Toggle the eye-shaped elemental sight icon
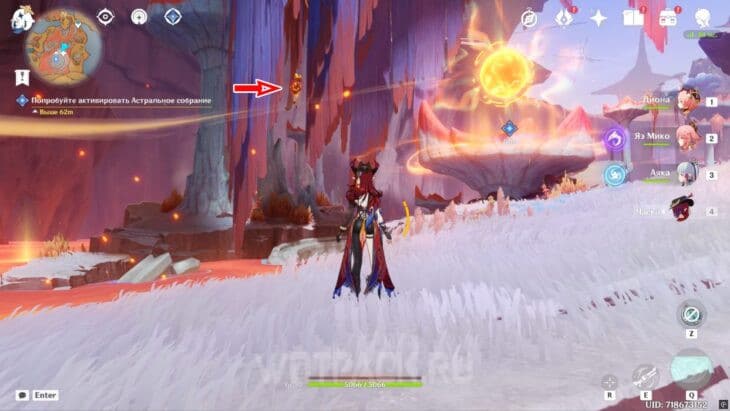This screenshot has height=411, width=730. pos(106,16)
